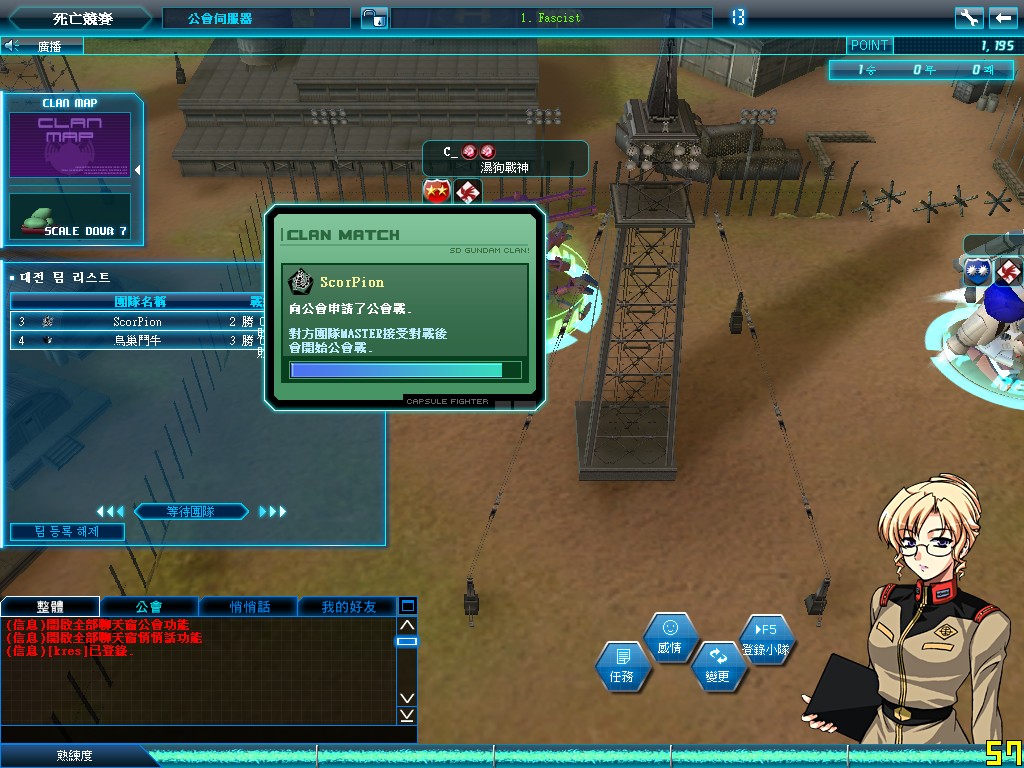Viewport: 1024px width, 768px height.
Task: Open the 感情 emote hexagon button
Action: (x=670, y=638)
